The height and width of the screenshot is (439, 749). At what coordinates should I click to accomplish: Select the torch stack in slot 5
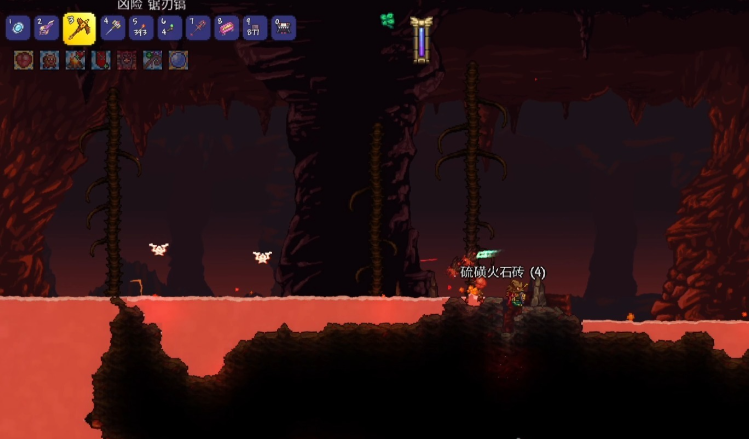point(141,28)
